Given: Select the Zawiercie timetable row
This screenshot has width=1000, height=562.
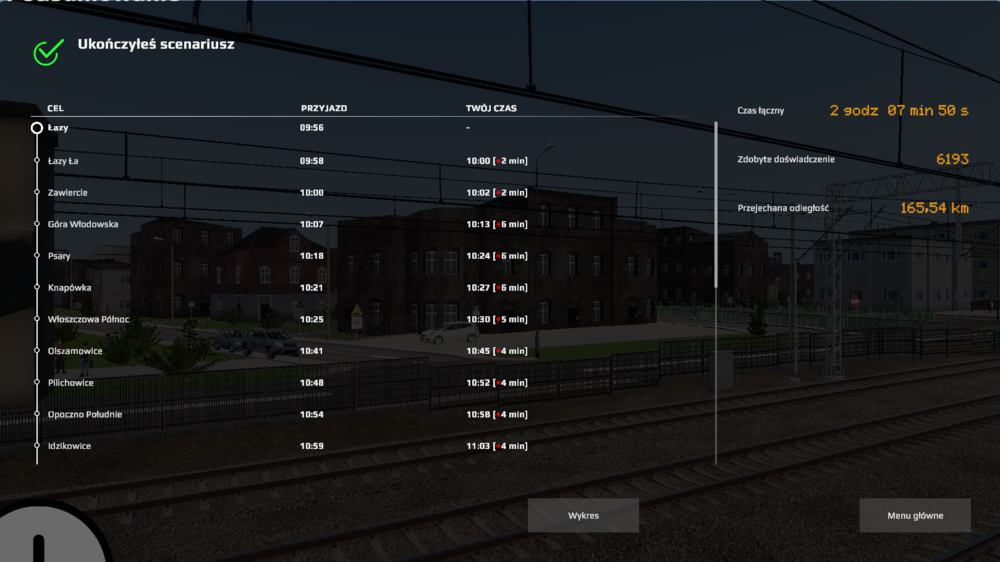Looking at the screenshot, I should pyautogui.click(x=70, y=192).
